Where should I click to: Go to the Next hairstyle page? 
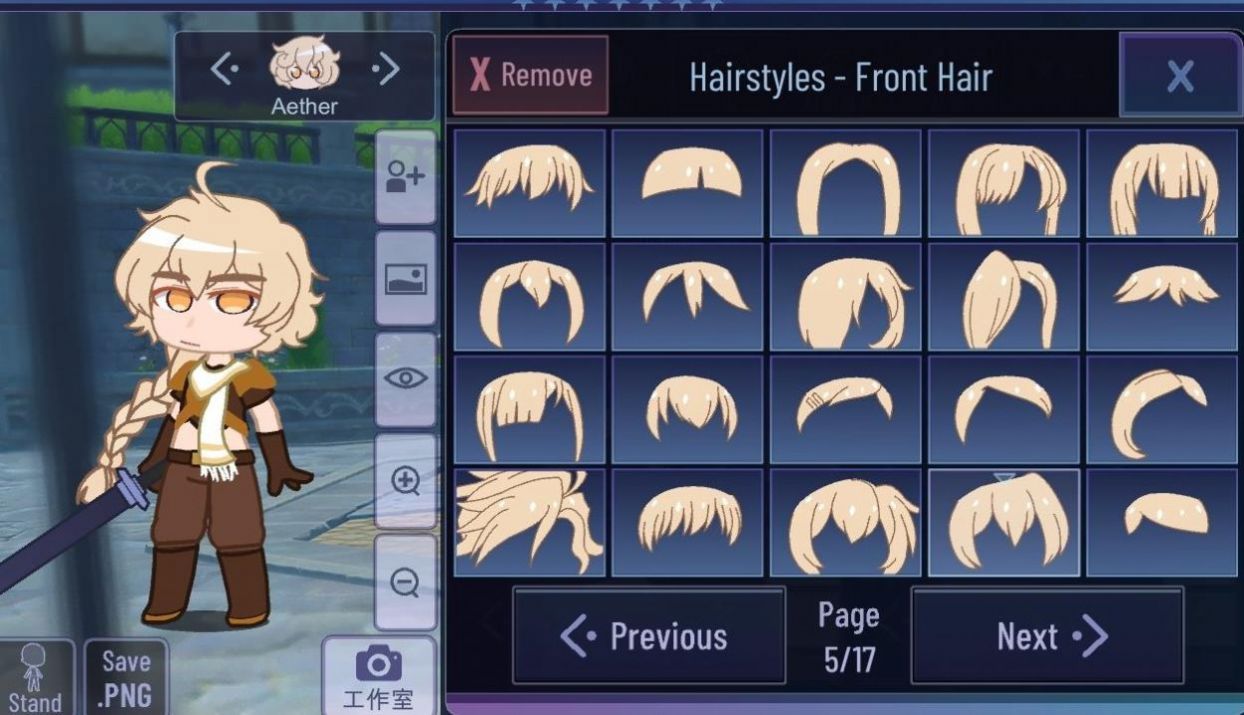click(x=1047, y=636)
